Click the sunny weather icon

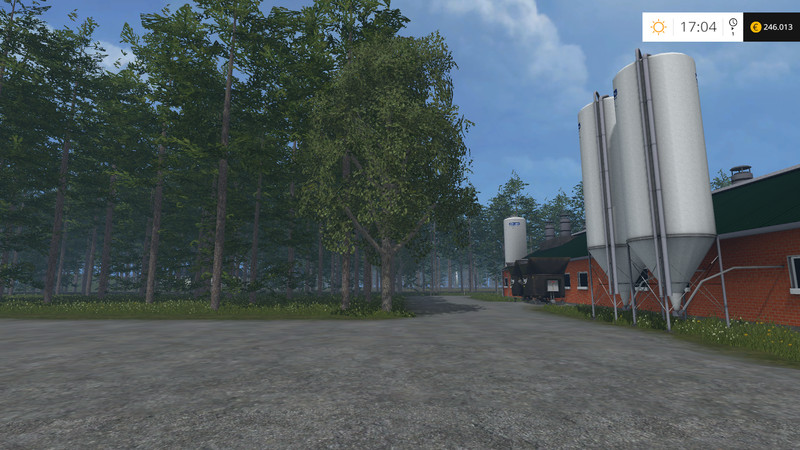(x=658, y=27)
